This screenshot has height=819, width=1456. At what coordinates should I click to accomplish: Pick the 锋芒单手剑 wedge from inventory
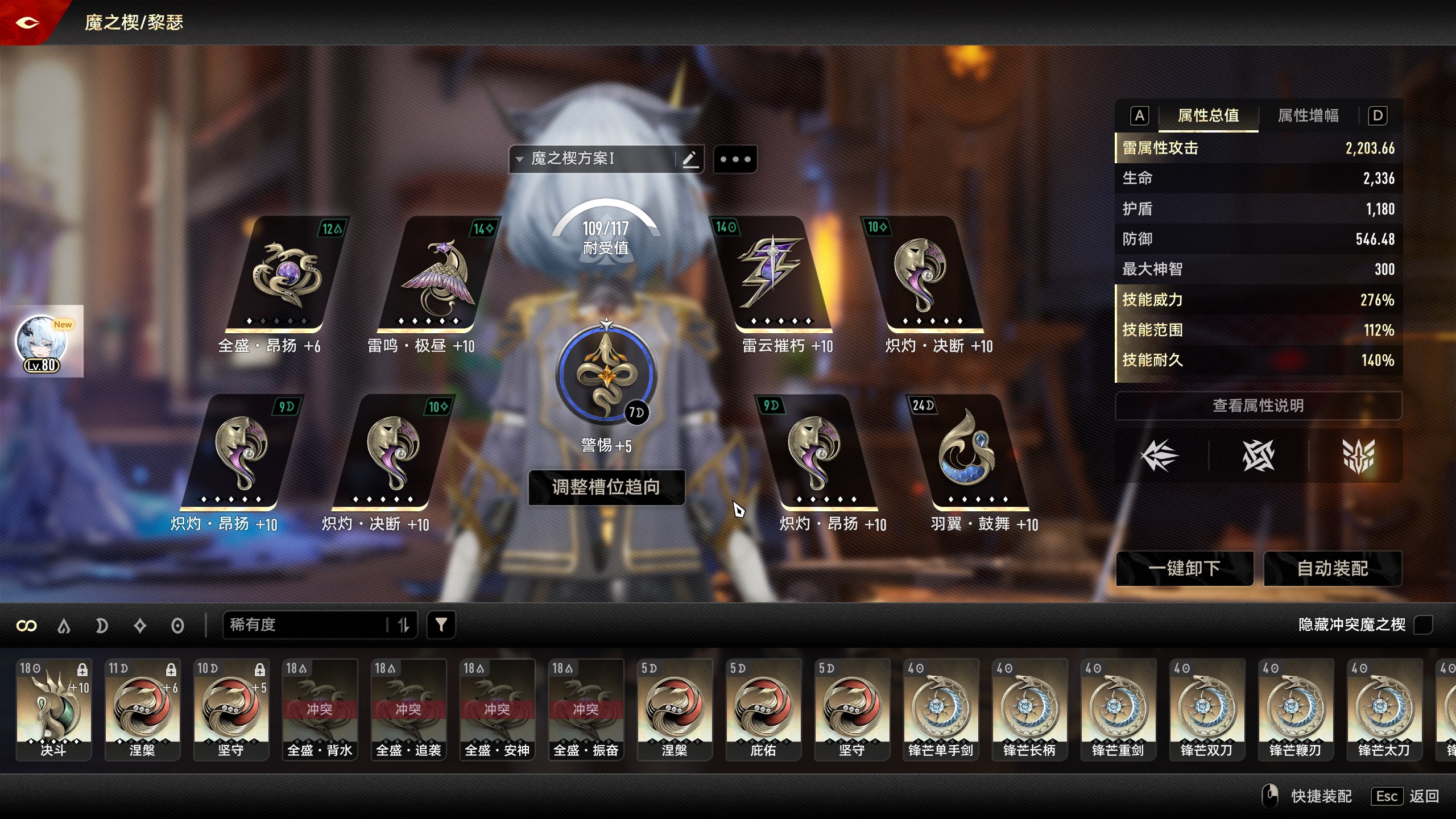[941, 709]
